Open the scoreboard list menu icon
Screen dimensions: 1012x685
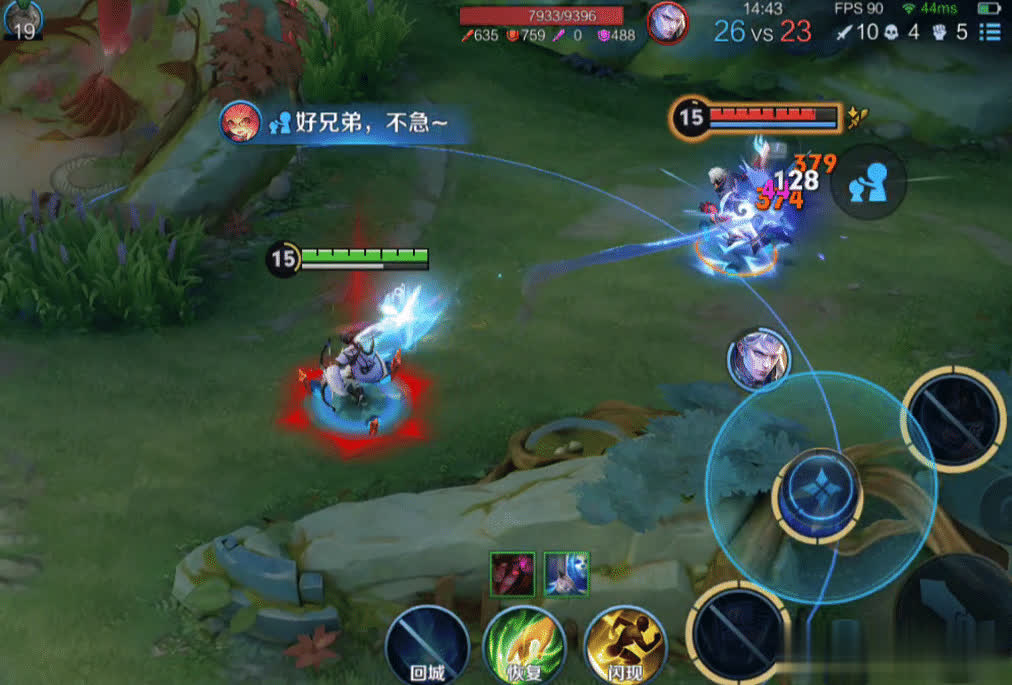[989, 32]
